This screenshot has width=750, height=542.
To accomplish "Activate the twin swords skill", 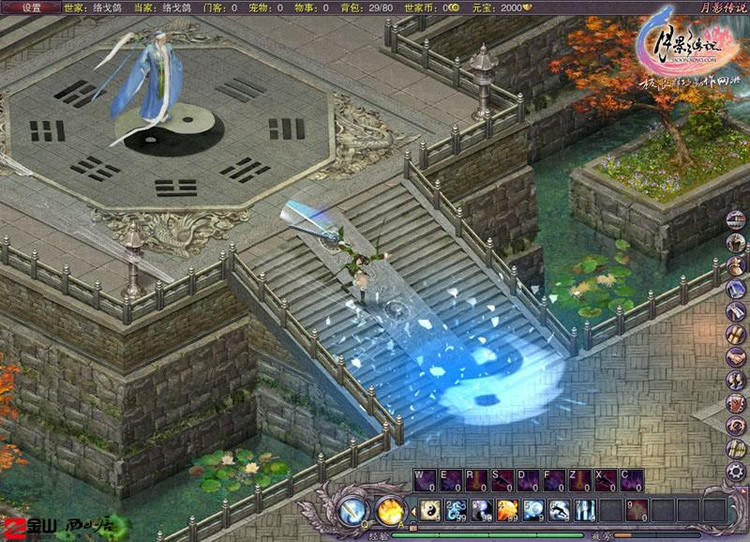I will [x=585, y=510].
